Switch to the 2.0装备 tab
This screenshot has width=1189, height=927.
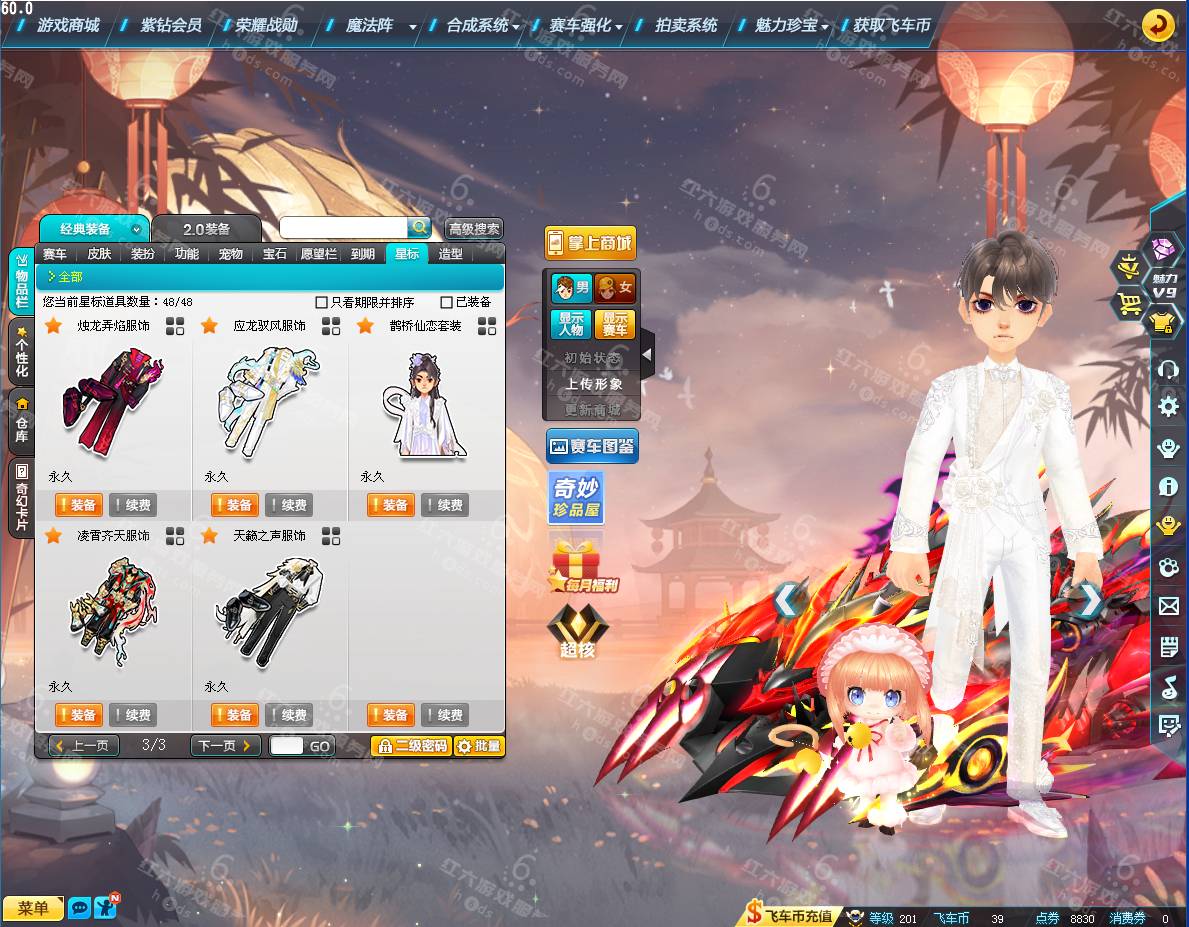pos(206,229)
